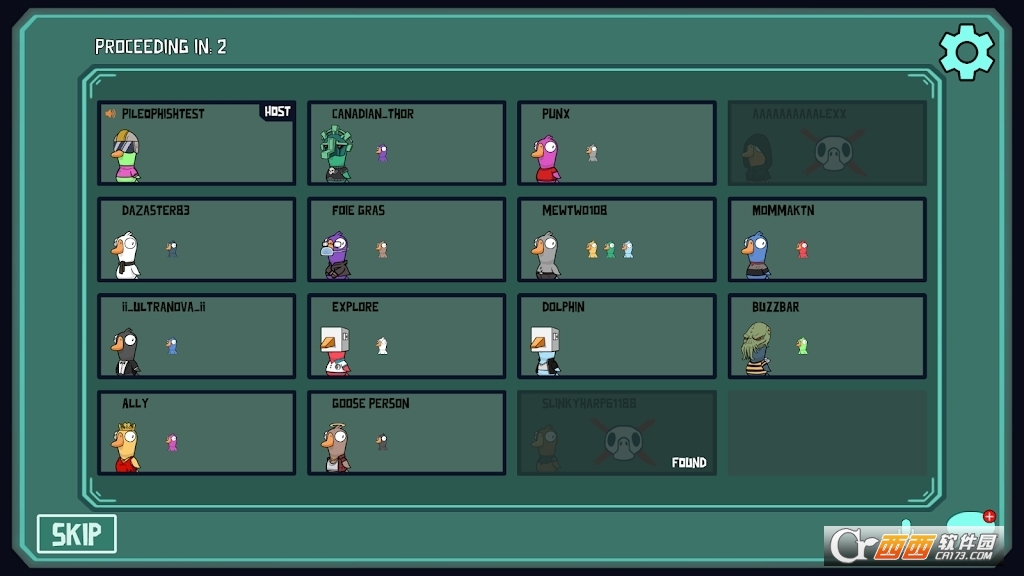Select the EXPLORE player card

tap(406, 336)
